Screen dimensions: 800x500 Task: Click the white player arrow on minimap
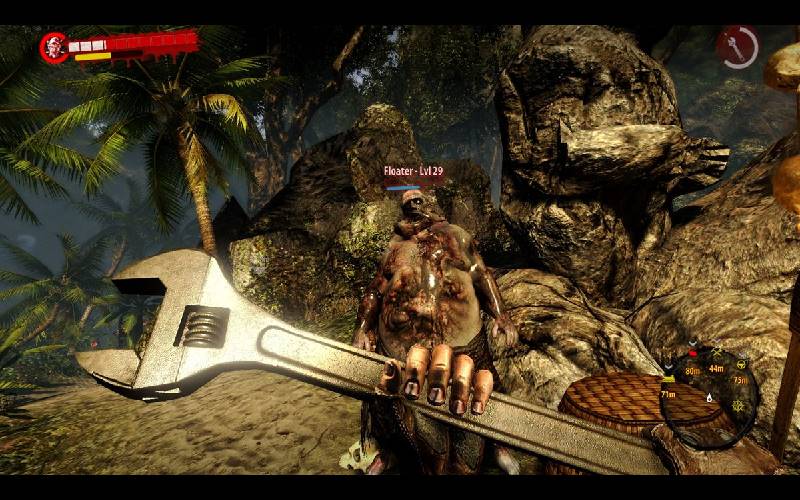[x=709, y=398]
